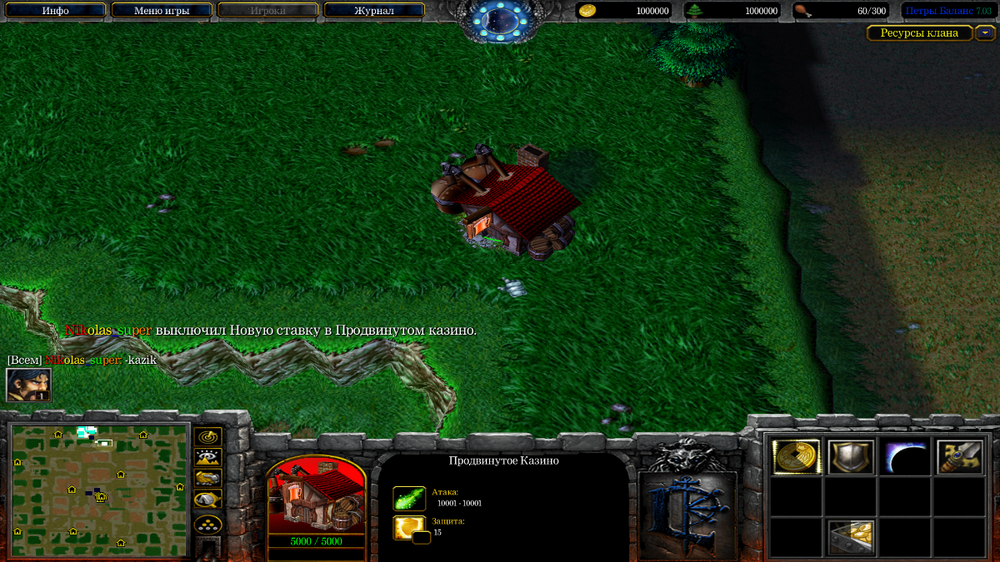Toggle minimap creep camps display button

(208, 501)
